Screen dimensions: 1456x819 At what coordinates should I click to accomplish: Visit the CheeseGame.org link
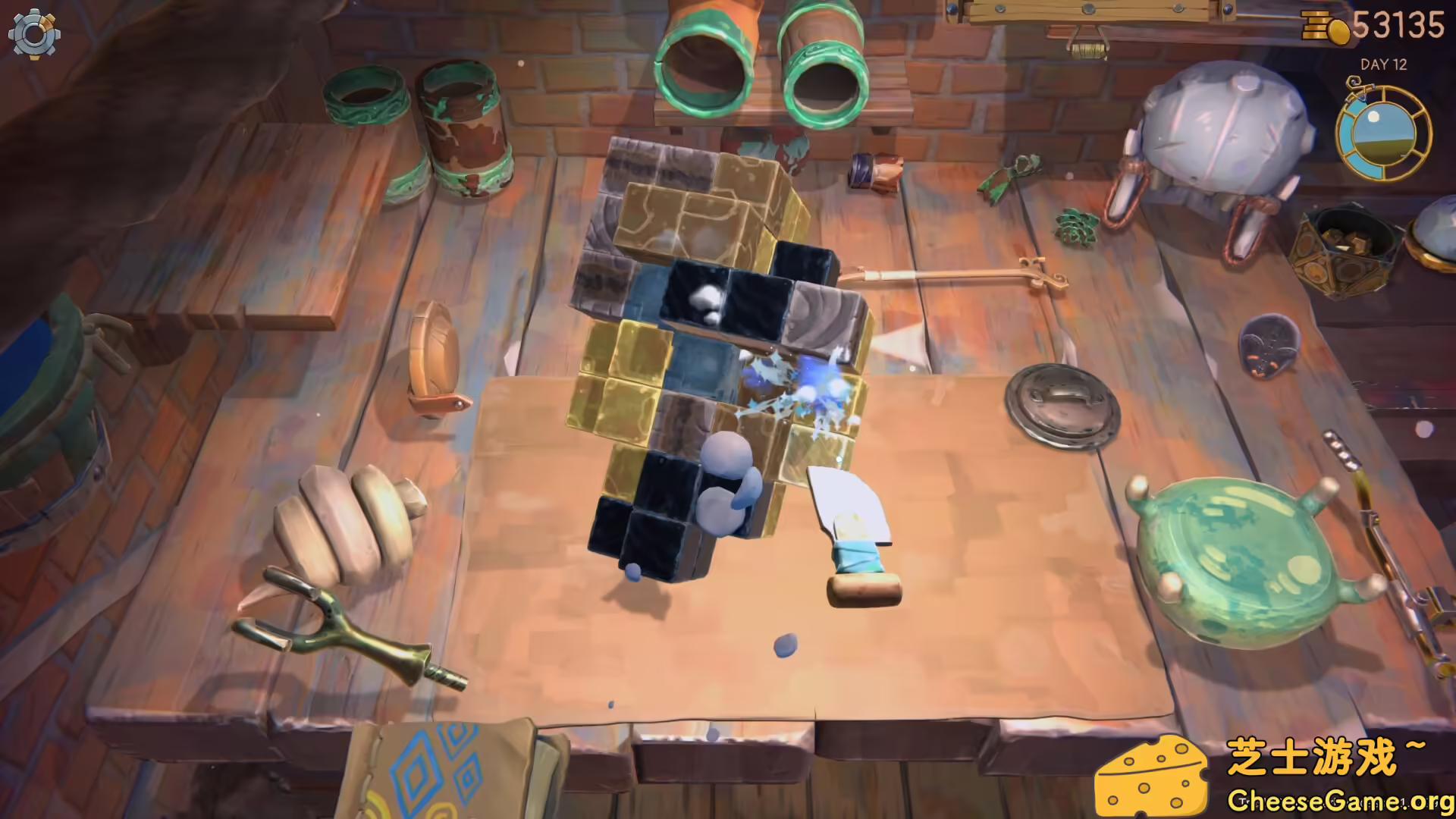[x=1342, y=800]
